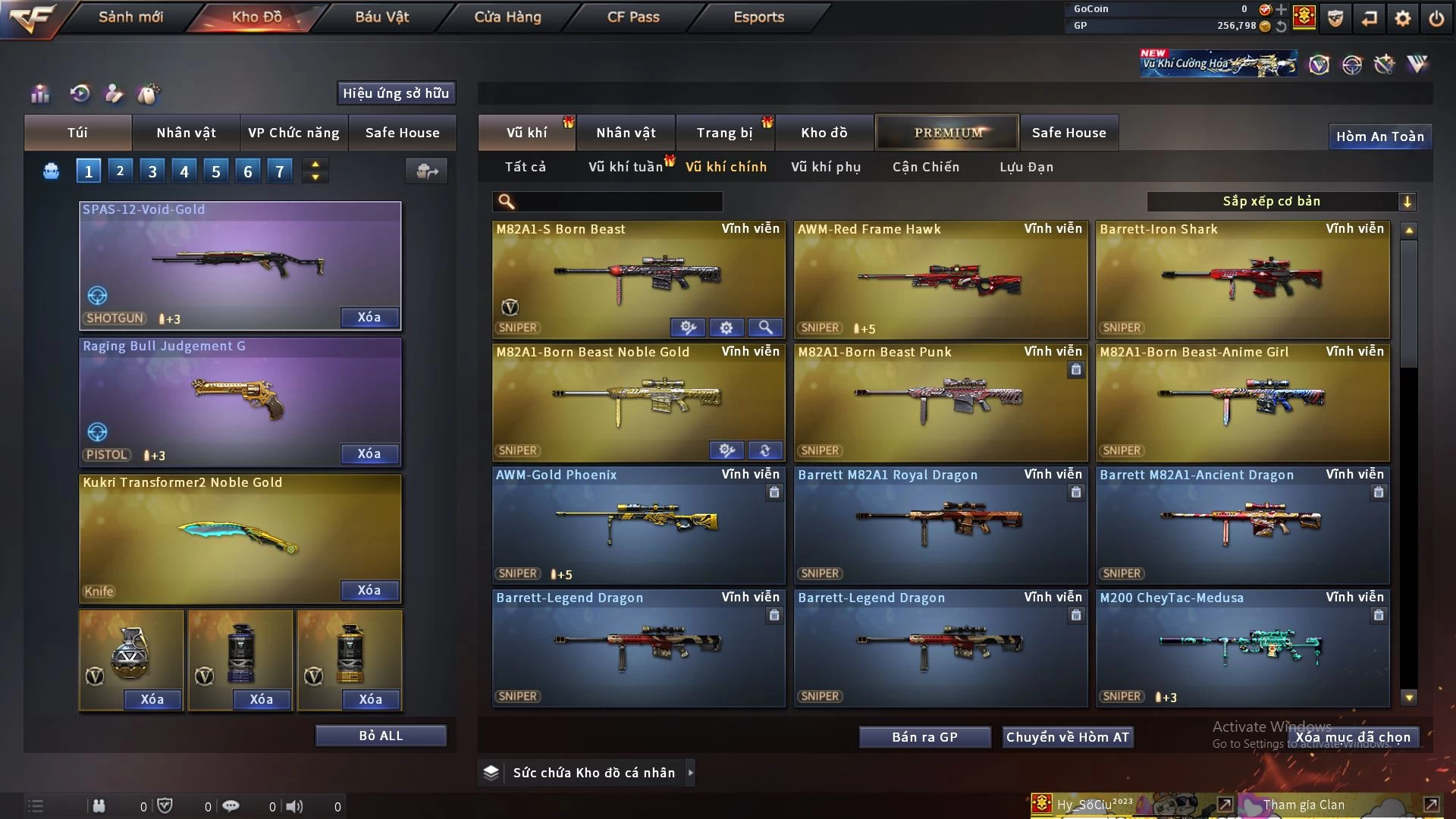
Task: Click the weapon search field
Action: 618,201
